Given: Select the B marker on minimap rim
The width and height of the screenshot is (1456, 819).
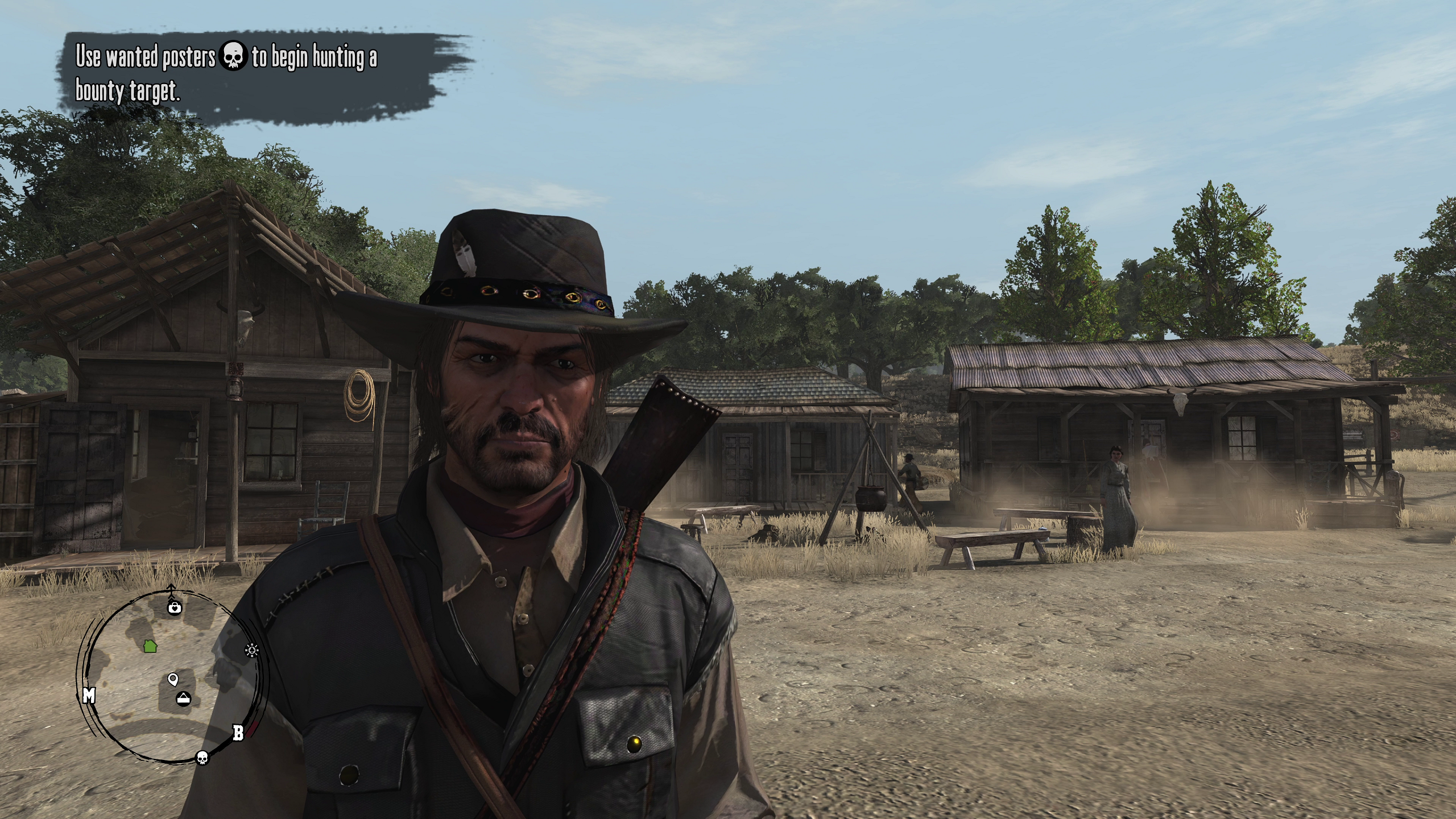Looking at the screenshot, I should (x=239, y=734).
